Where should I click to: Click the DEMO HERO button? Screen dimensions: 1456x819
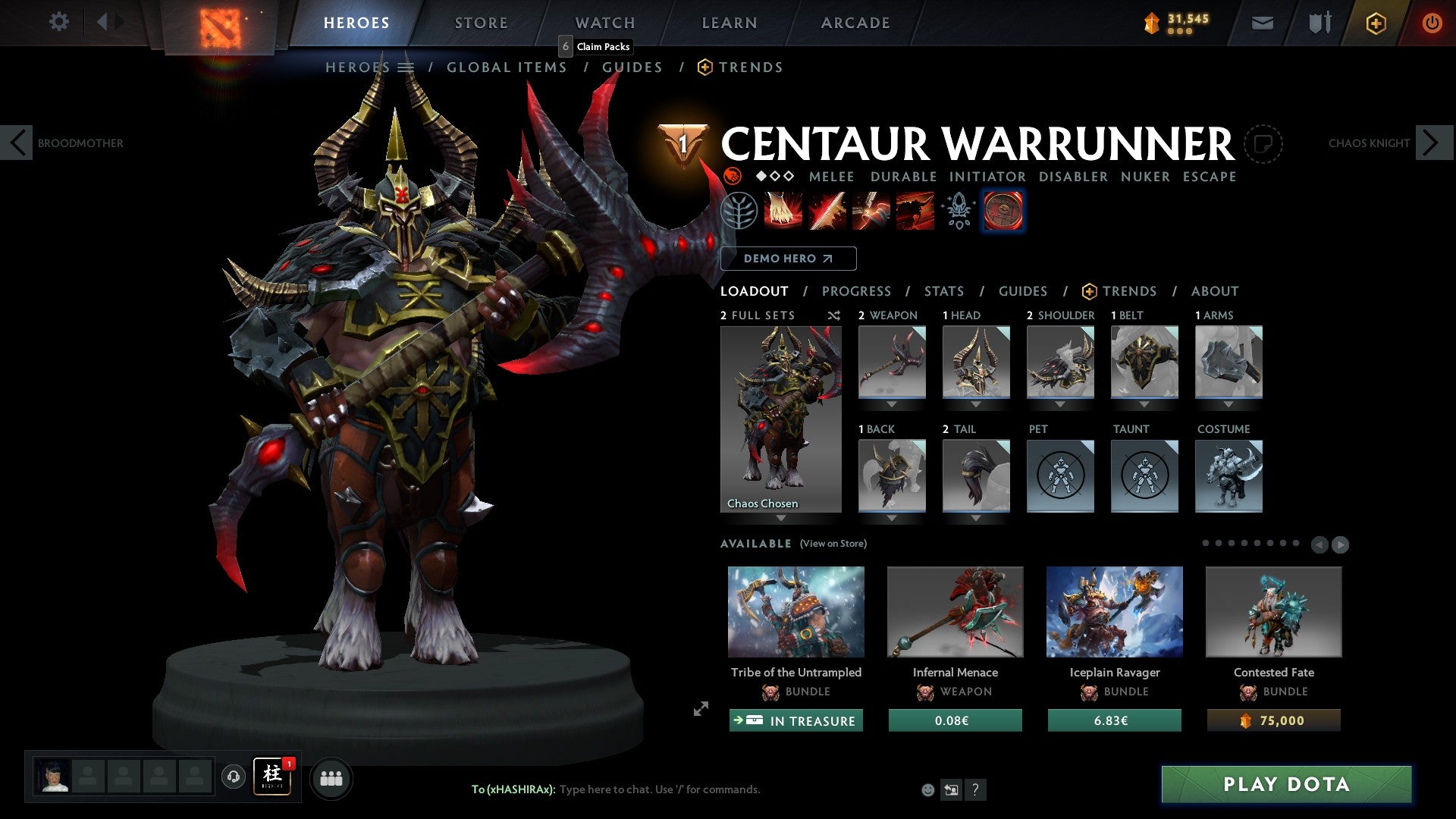tap(789, 259)
